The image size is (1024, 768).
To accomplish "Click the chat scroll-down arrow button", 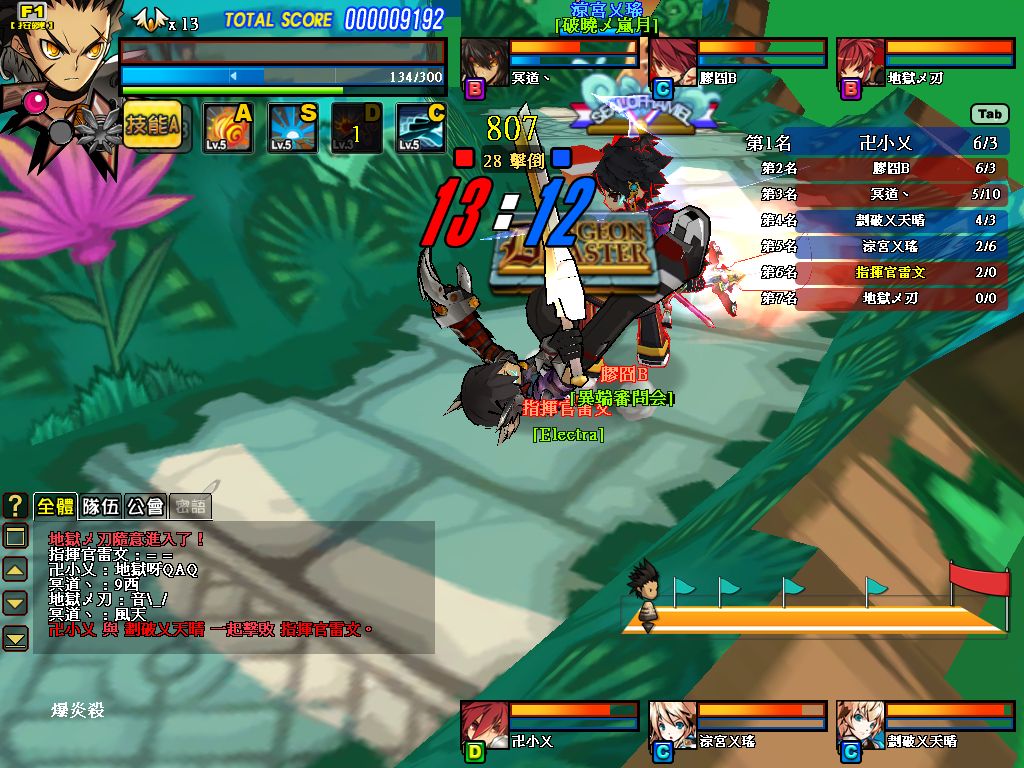I will 15,603.
